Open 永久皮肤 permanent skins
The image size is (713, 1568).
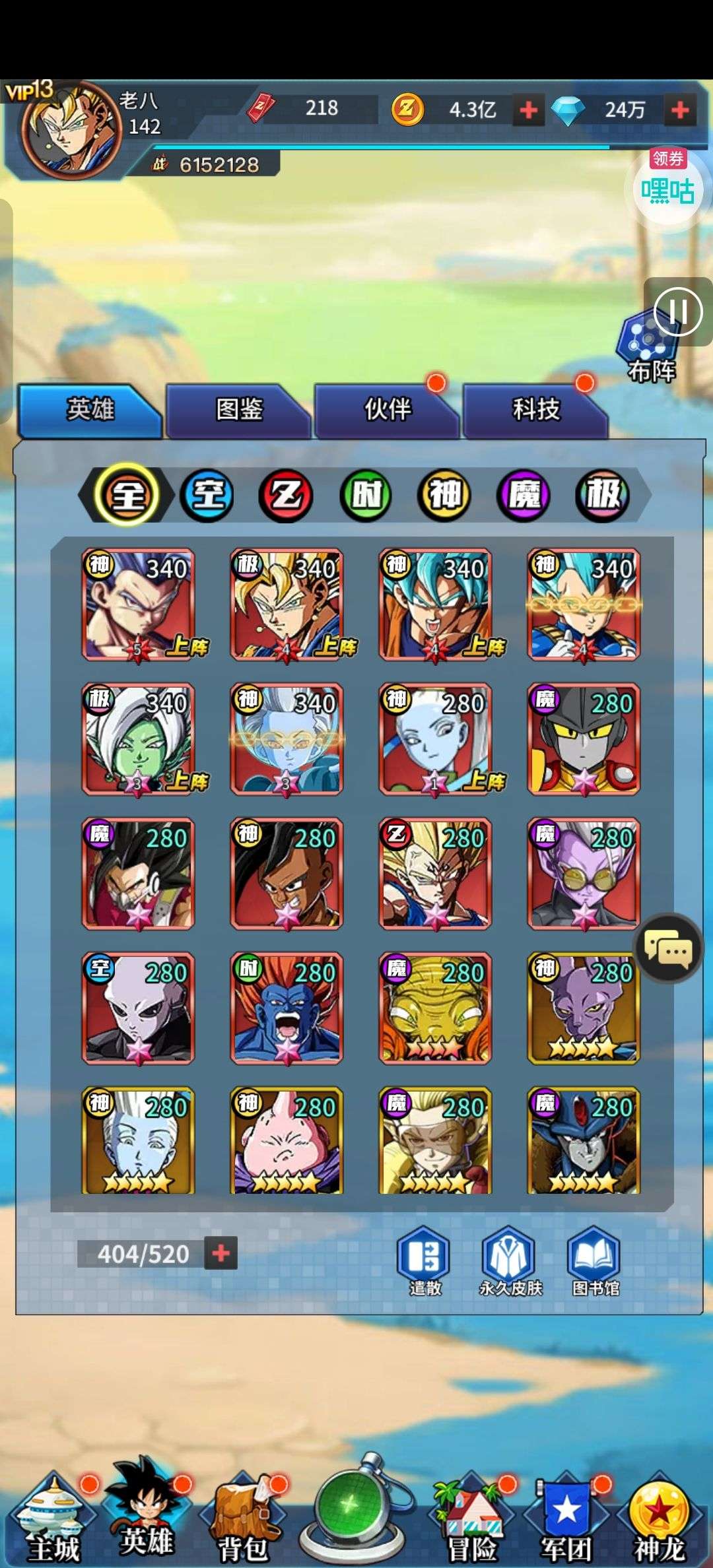510,1262
